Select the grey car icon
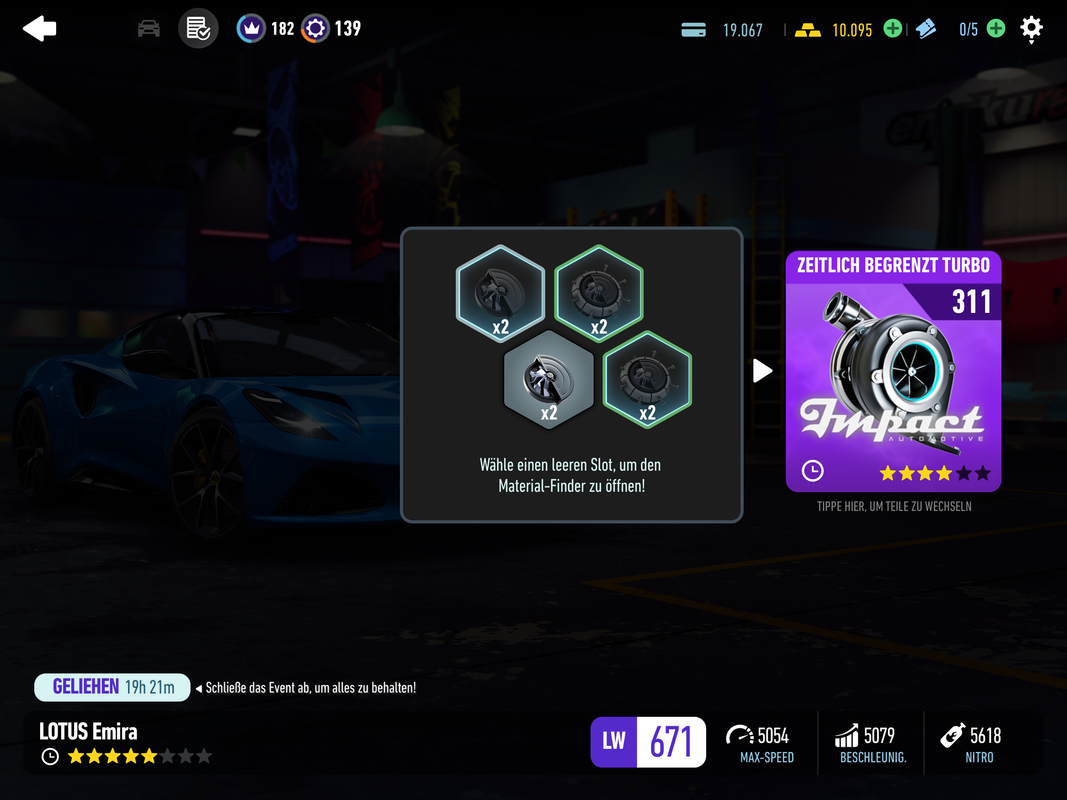 coord(149,29)
